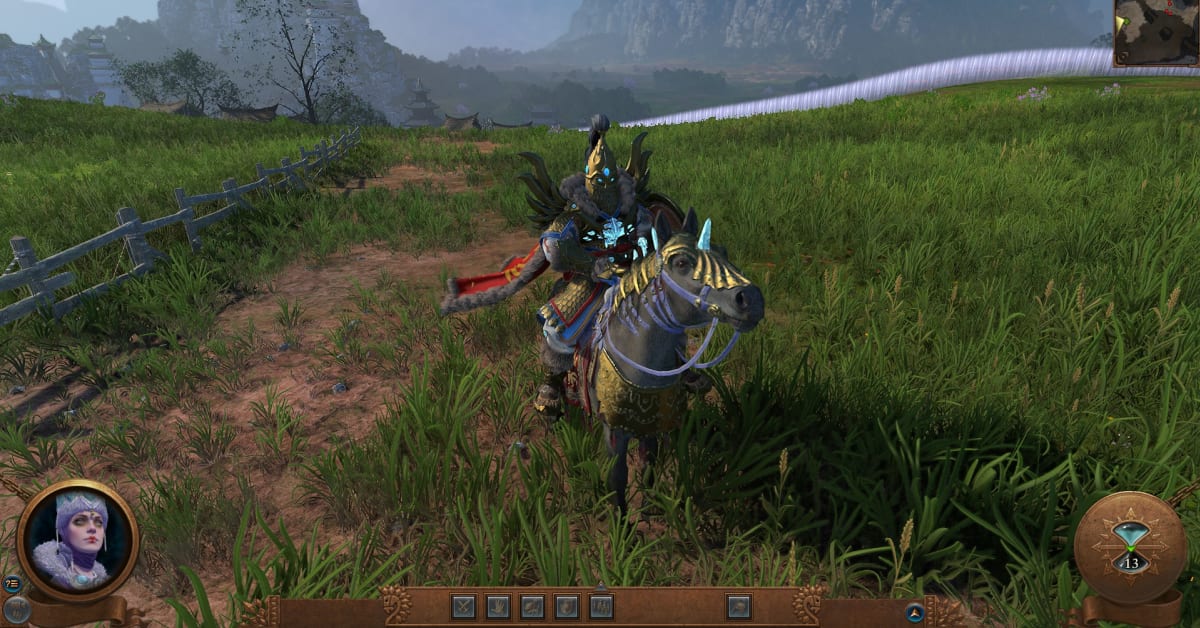Expand the bar with the small top arrow
The width and height of the screenshot is (1200, 628).
click(601, 587)
